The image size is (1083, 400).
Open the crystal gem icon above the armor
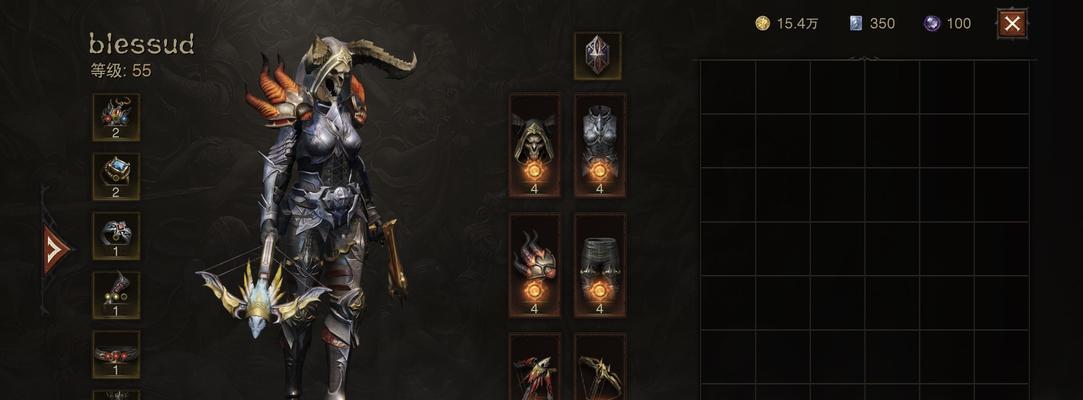click(x=597, y=55)
